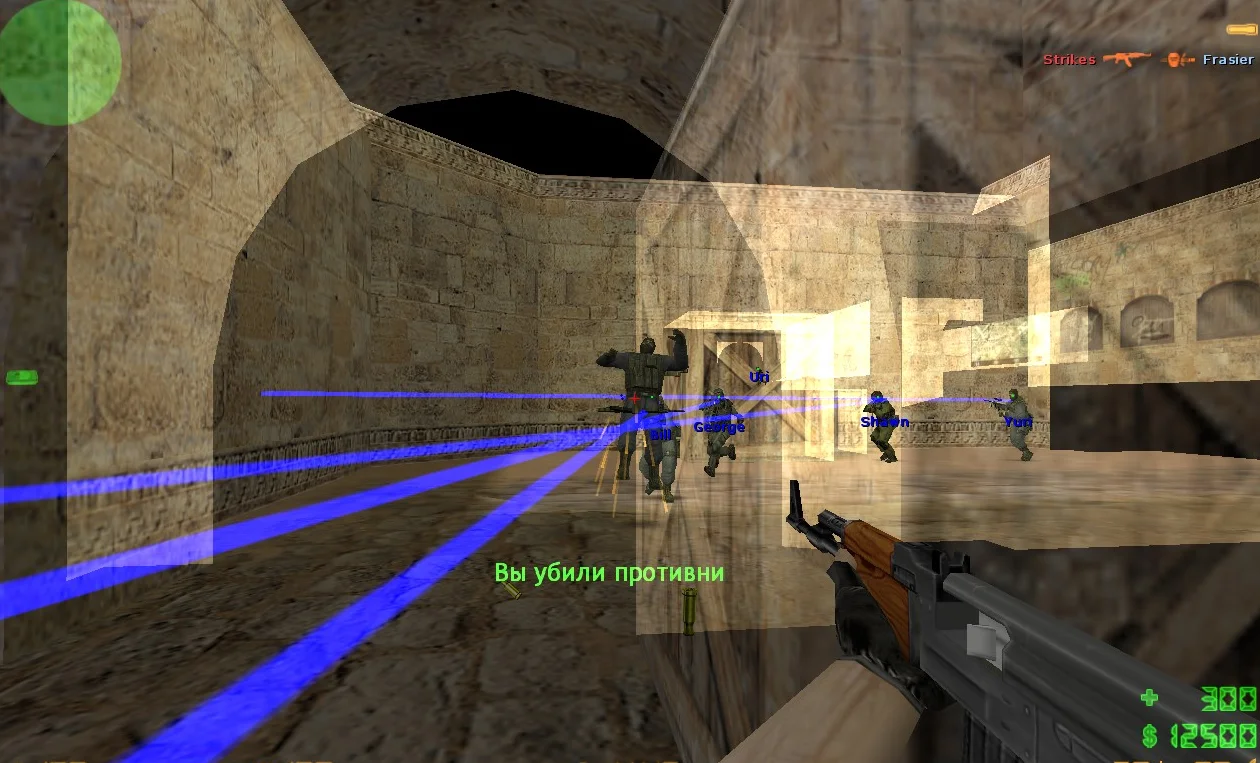The image size is (1260, 763).
Task: Click the green circular radar
Action: point(60,62)
